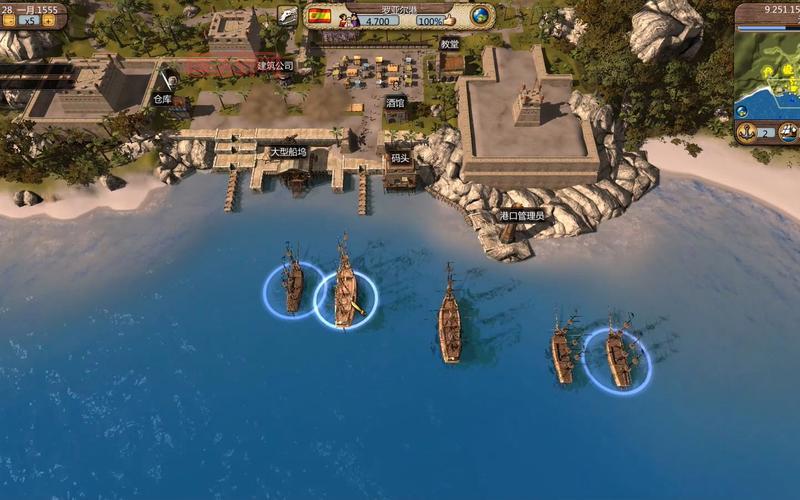Slow down game speed with minus button
800x500 pixels.
9,20
